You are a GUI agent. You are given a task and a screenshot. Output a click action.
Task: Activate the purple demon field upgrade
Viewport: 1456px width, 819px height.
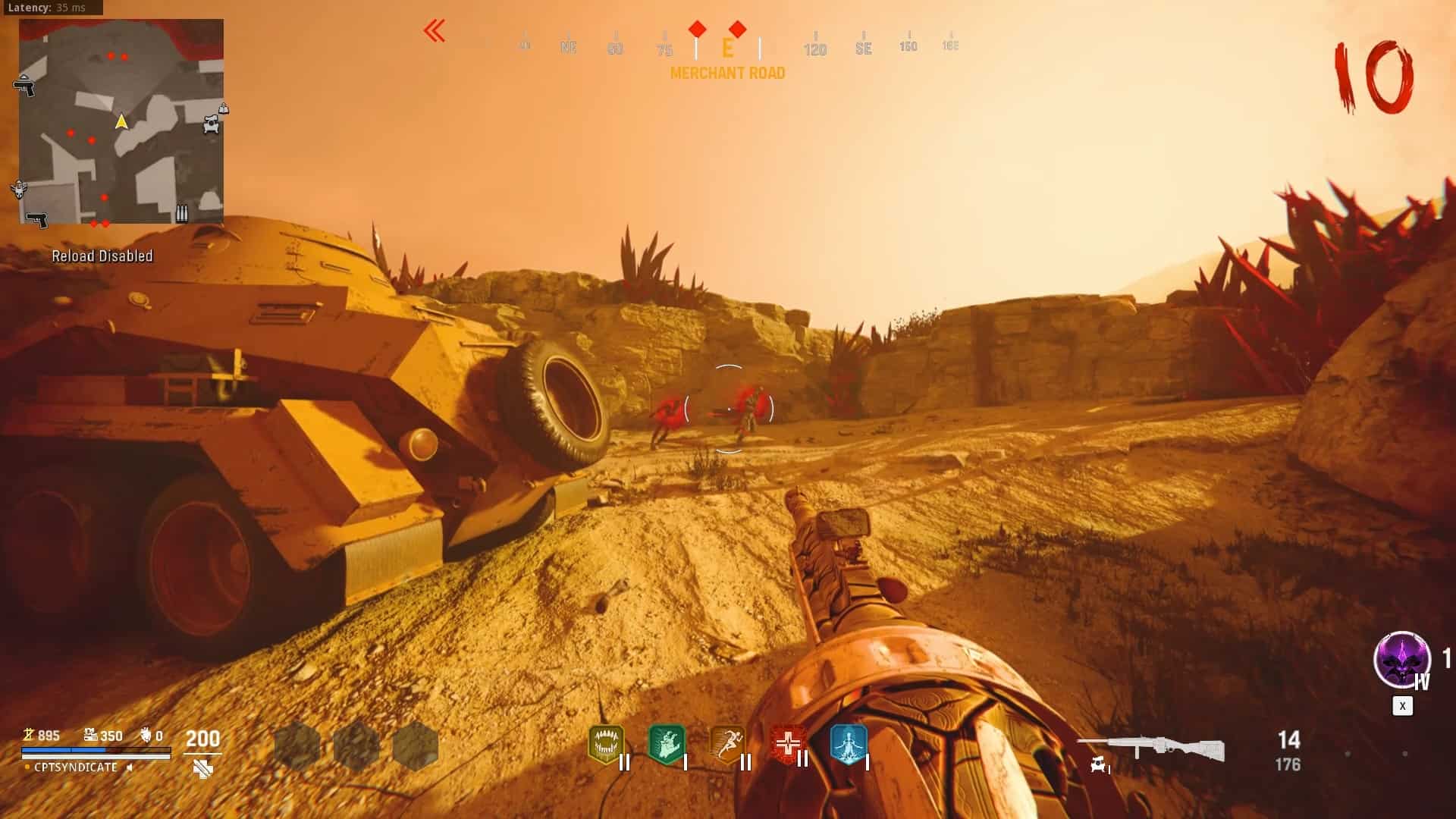click(1401, 660)
